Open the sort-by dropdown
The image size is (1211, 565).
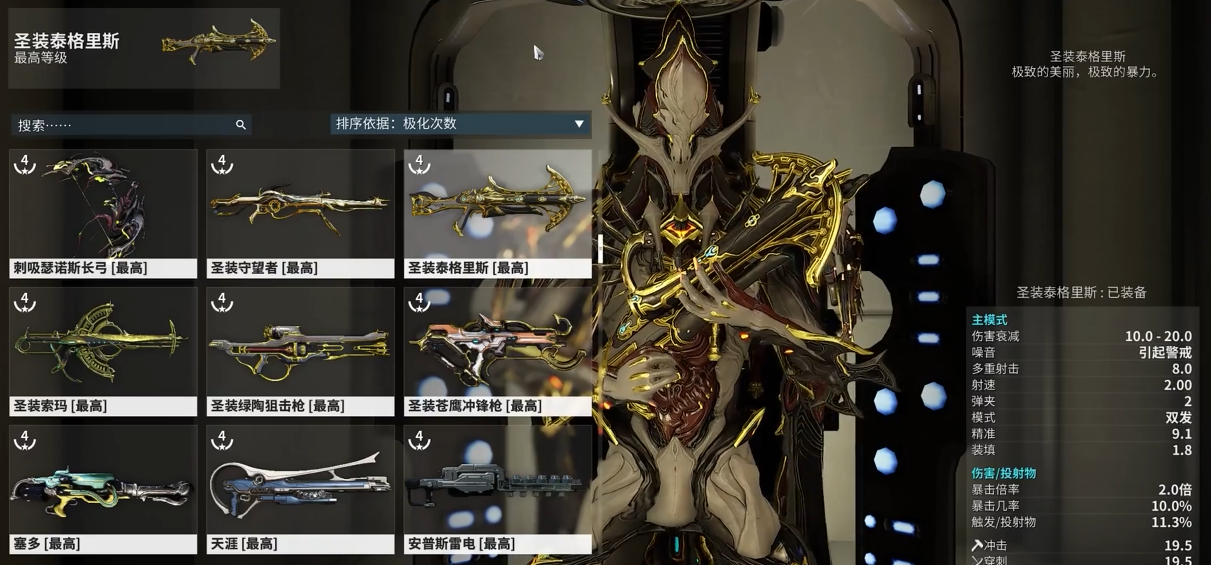[460, 124]
